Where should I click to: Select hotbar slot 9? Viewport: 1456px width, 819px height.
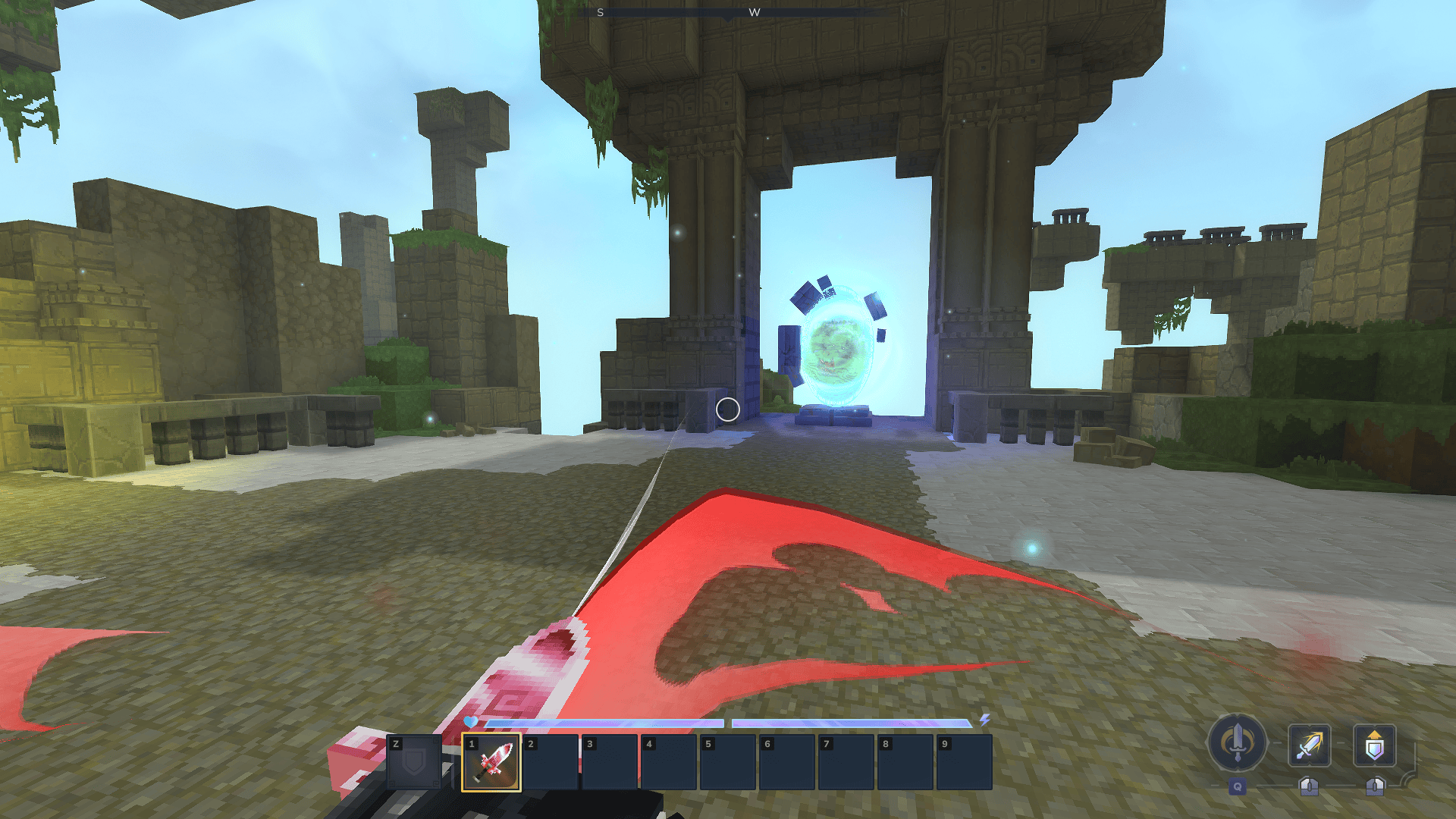pyautogui.click(x=965, y=762)
